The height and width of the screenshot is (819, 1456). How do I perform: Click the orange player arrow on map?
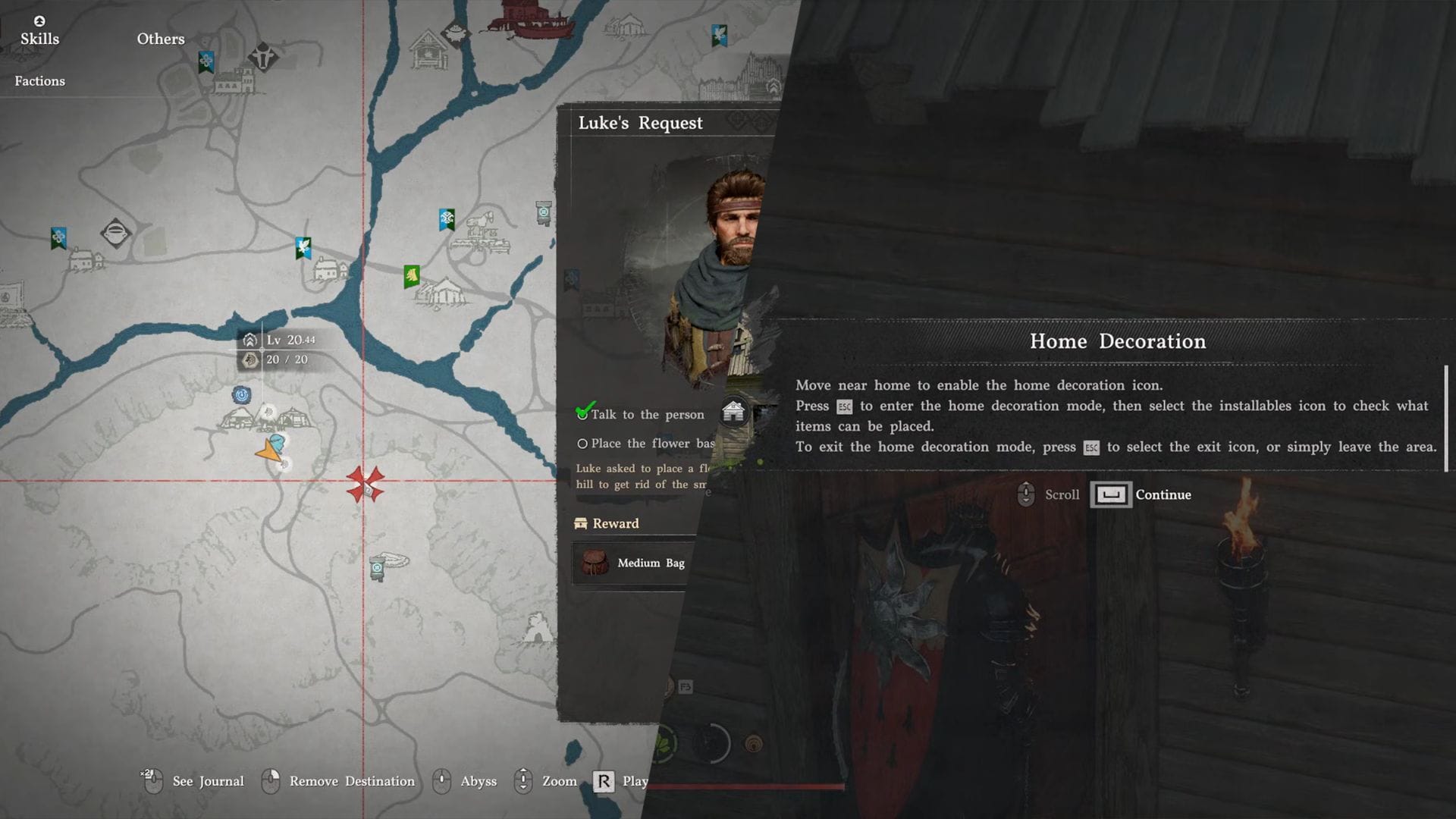(268, 452)
